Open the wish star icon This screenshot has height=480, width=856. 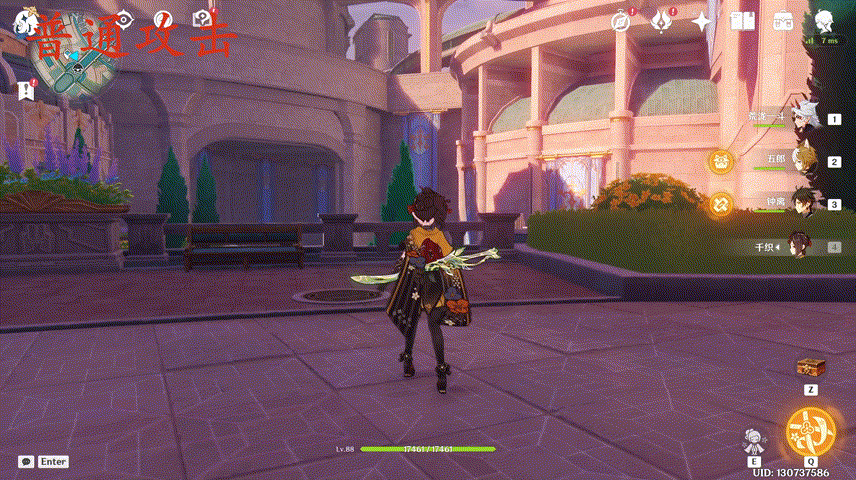coord(702,21)
